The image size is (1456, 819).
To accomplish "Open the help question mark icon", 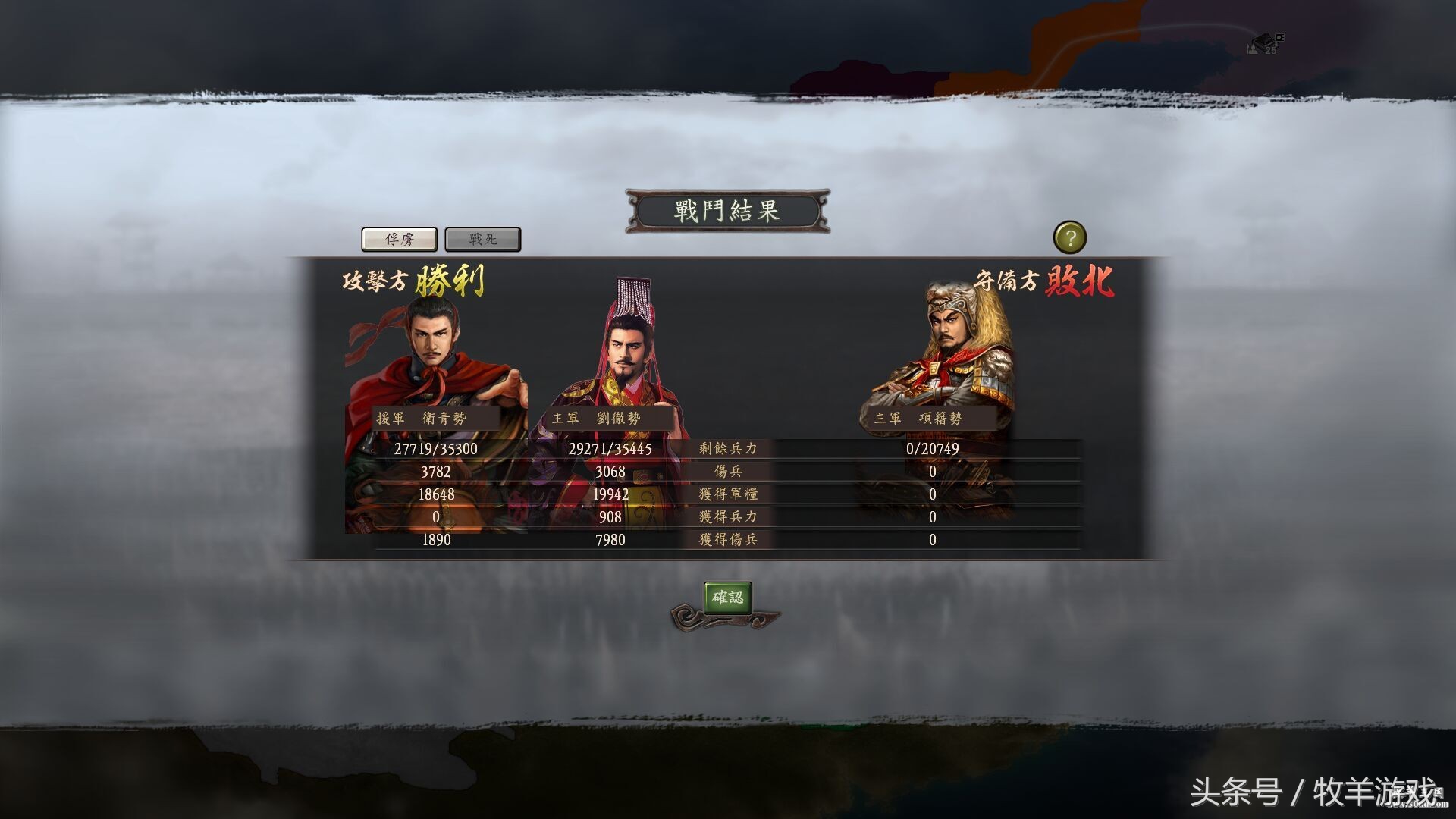I will (x=1070, y=237).
